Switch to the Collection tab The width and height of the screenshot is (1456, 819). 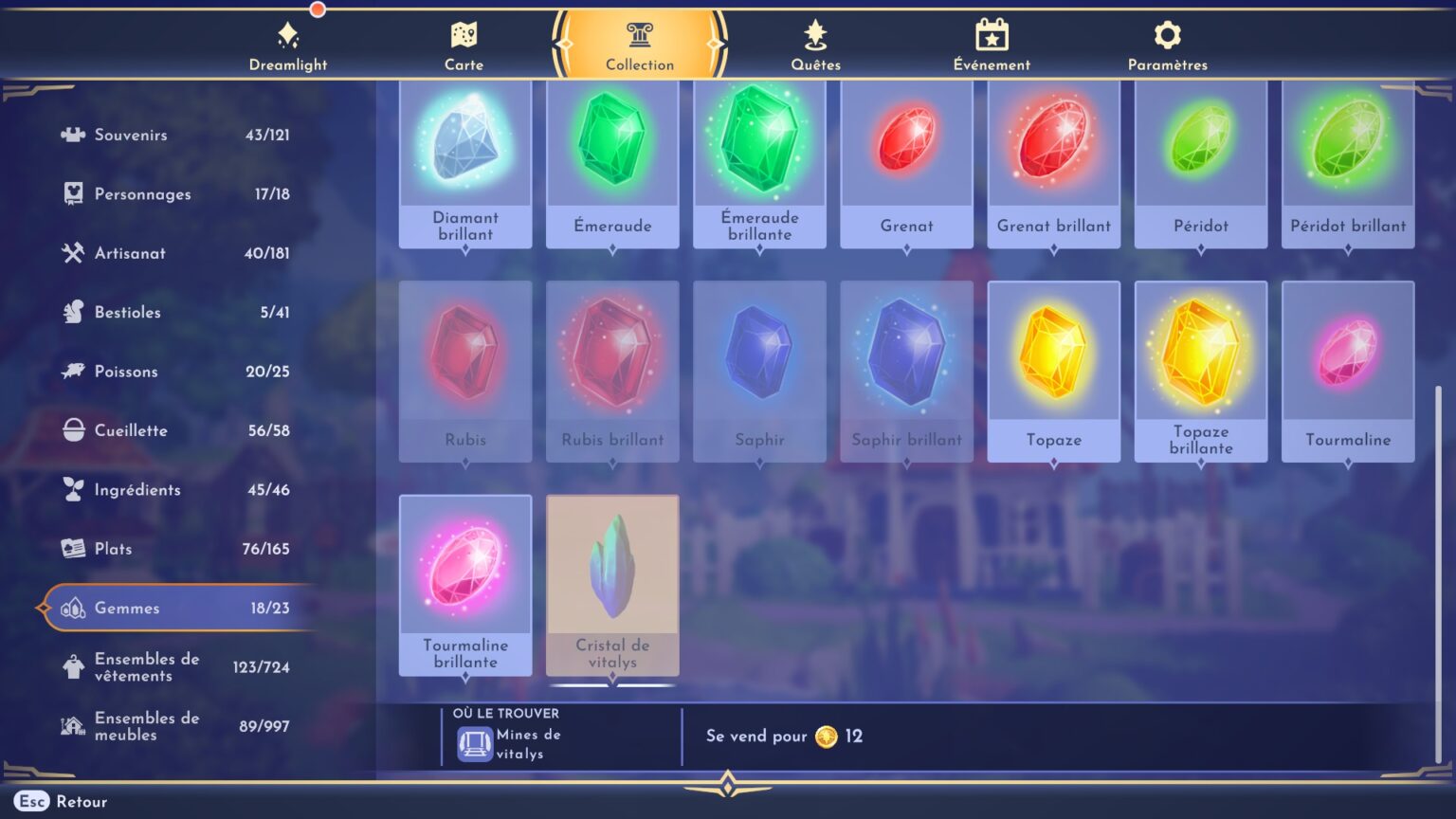[639, 43]
